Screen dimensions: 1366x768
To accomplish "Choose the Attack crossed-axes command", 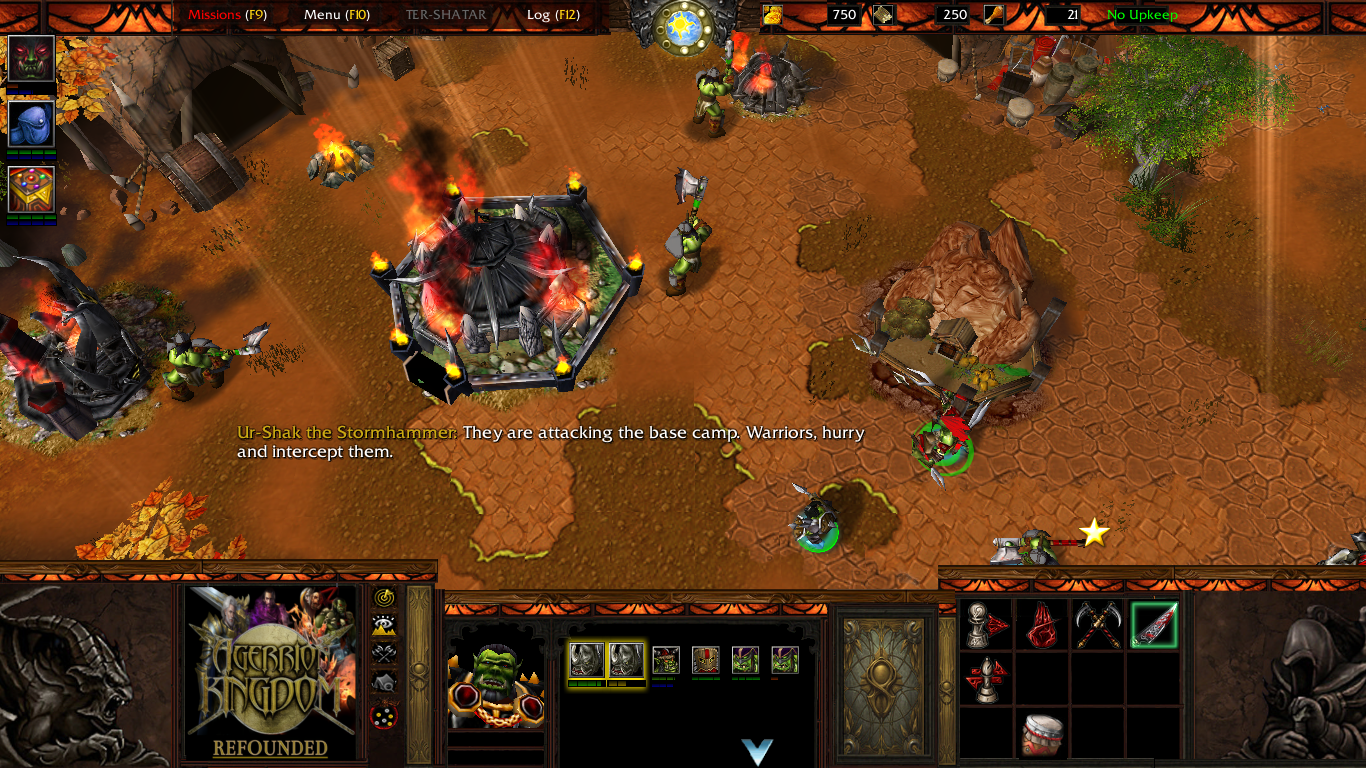I will (x=1097, y=625).
